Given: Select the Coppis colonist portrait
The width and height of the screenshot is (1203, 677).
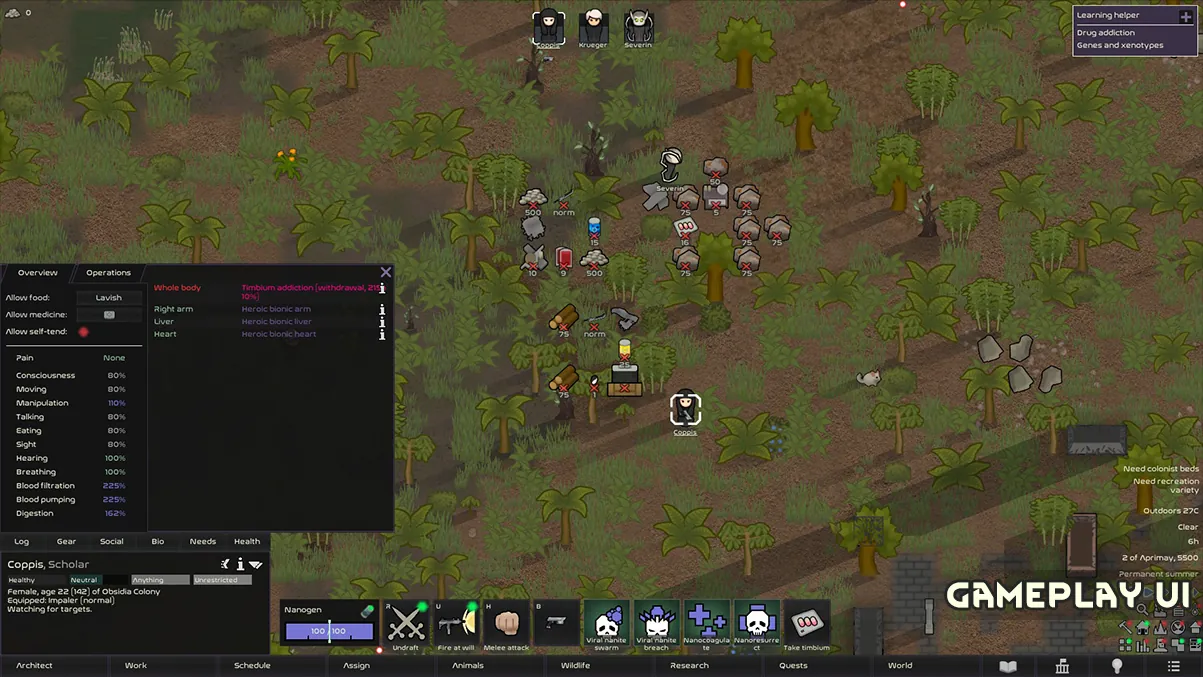Looking at the screenshot, I should 548,26.
